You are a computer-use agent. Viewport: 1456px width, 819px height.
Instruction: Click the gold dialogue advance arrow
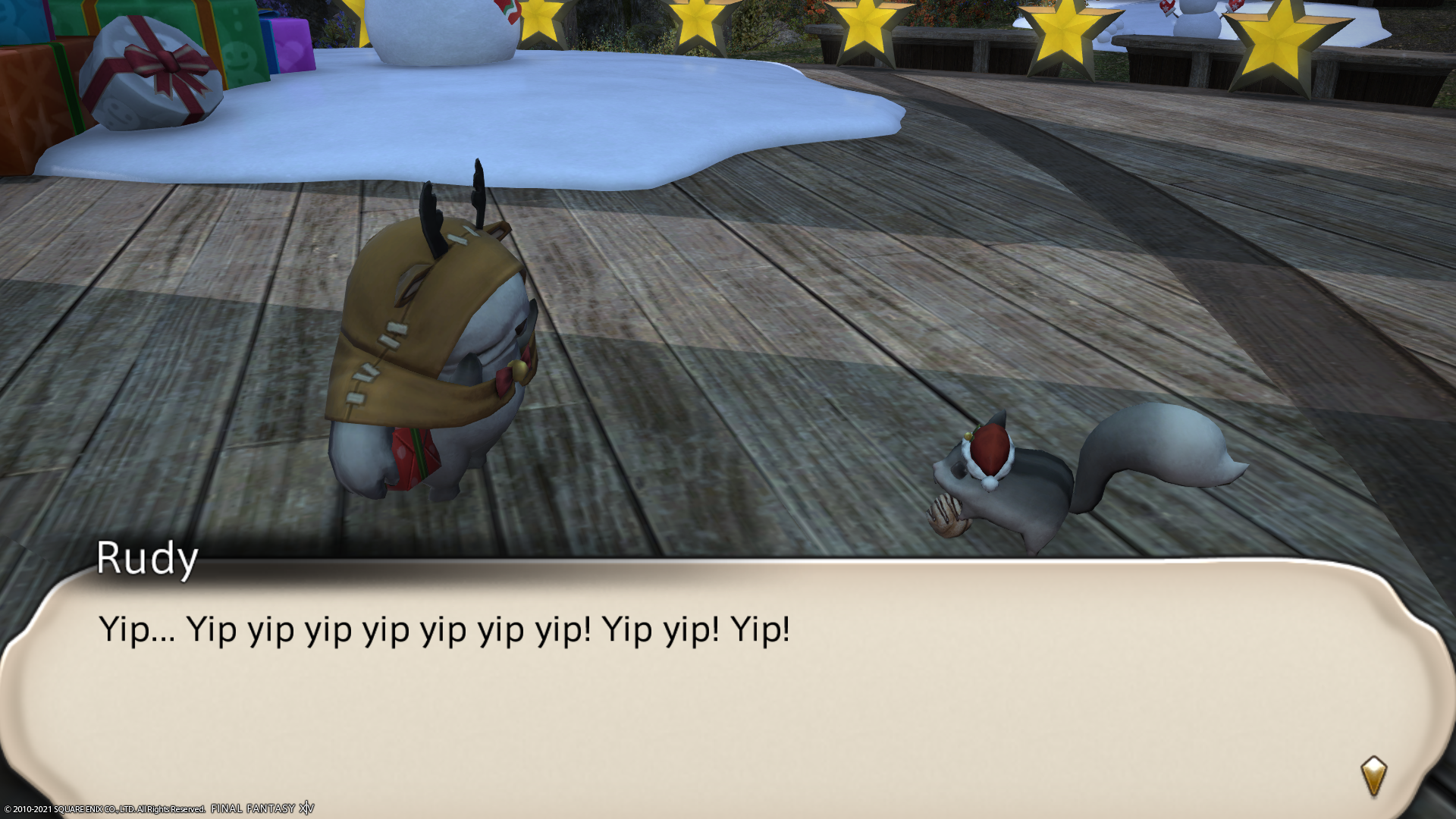point(1373,775)
